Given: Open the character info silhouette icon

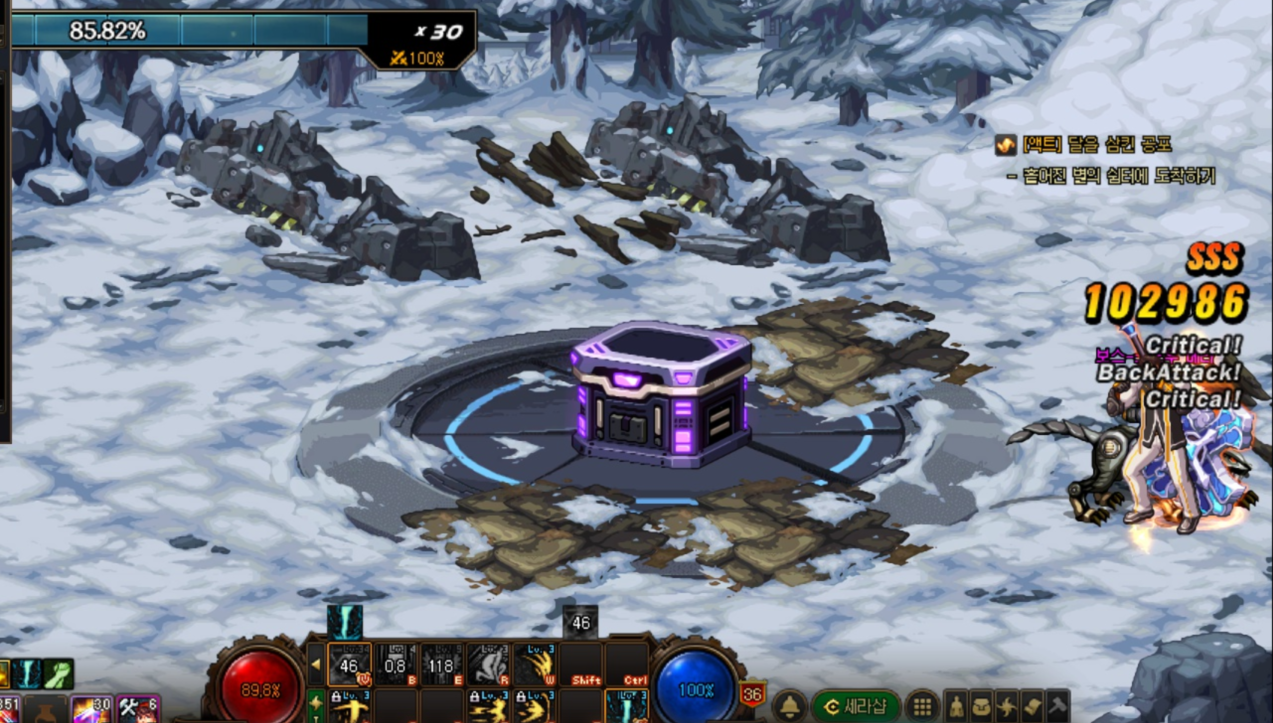Looking at the screenshot, I should [957, 706].
